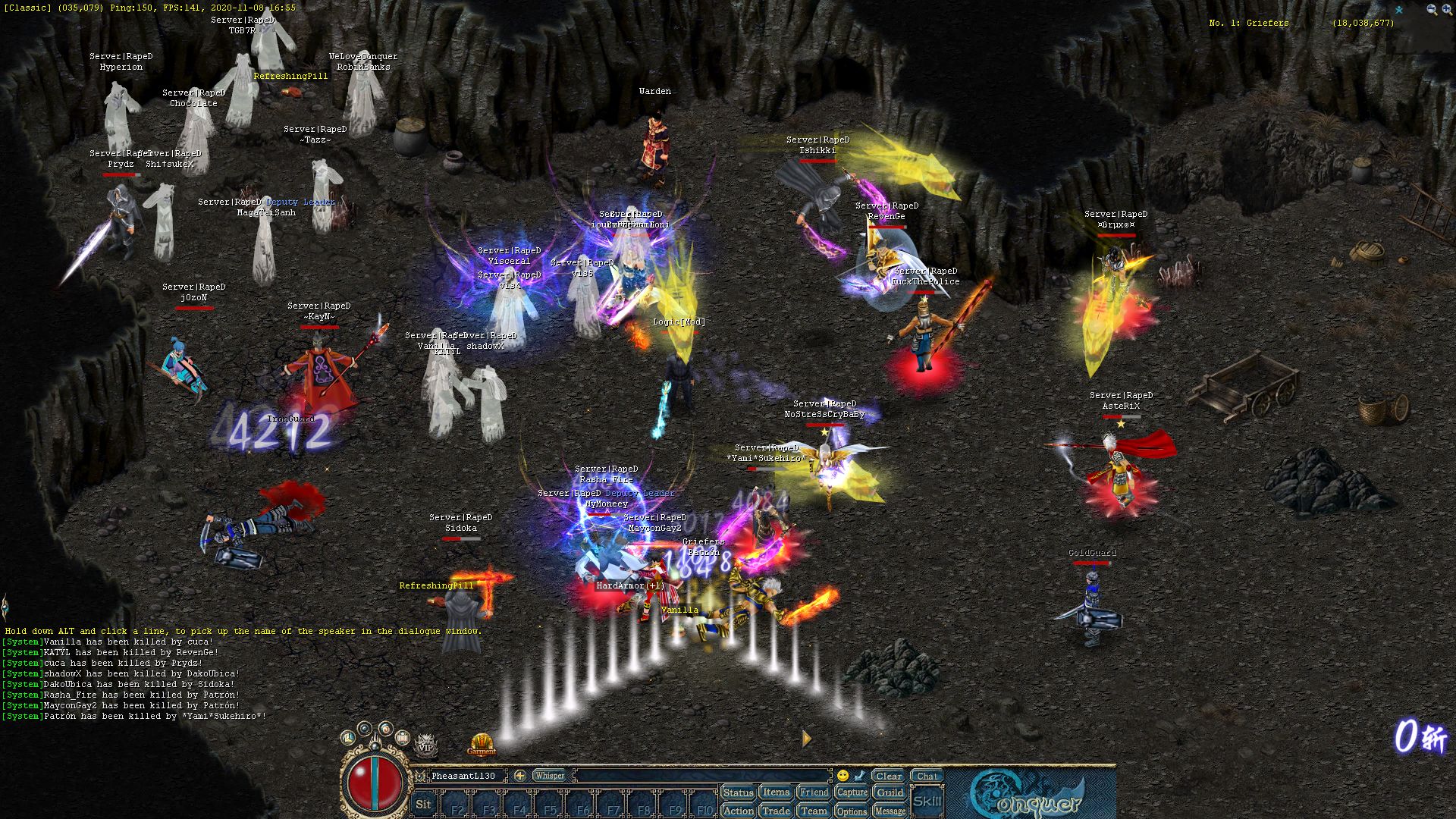1456x819 pixels.
Task: Open the yellow smiley emoticon picker
Action: (843, 776)
